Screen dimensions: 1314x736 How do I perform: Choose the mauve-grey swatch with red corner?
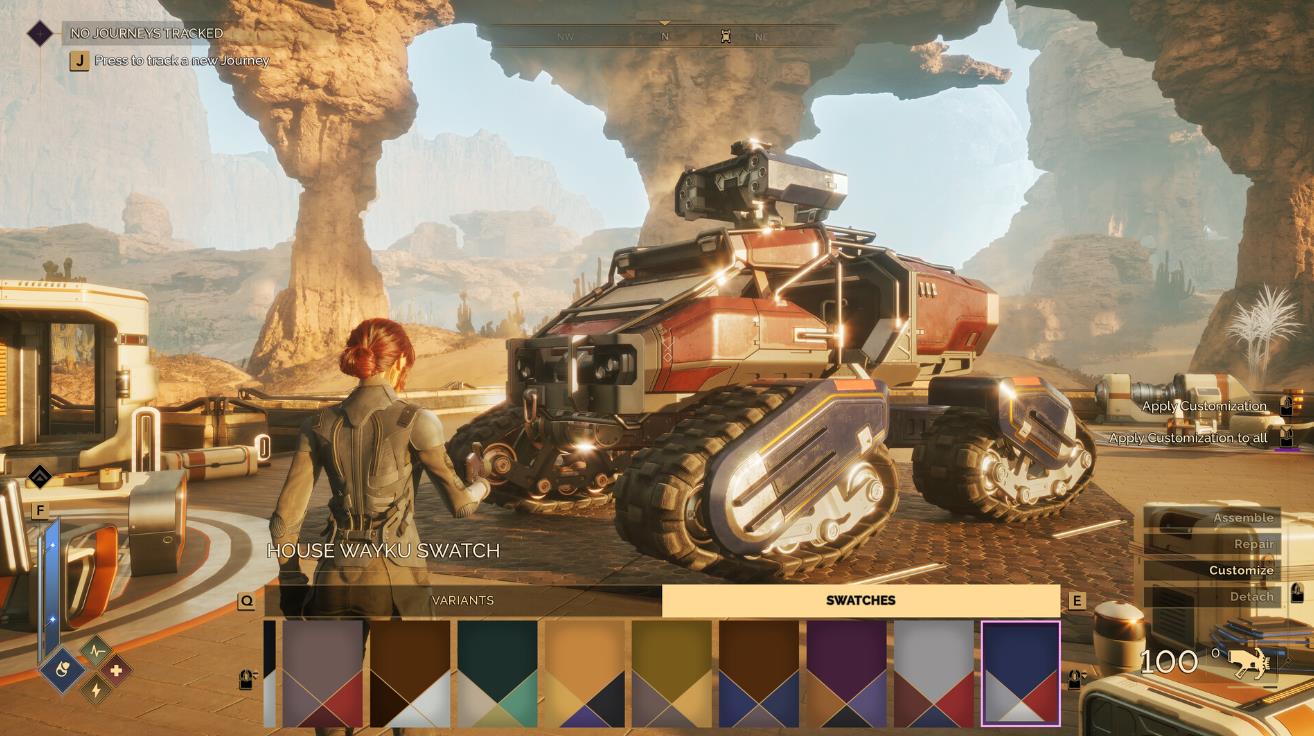point(322,673)
